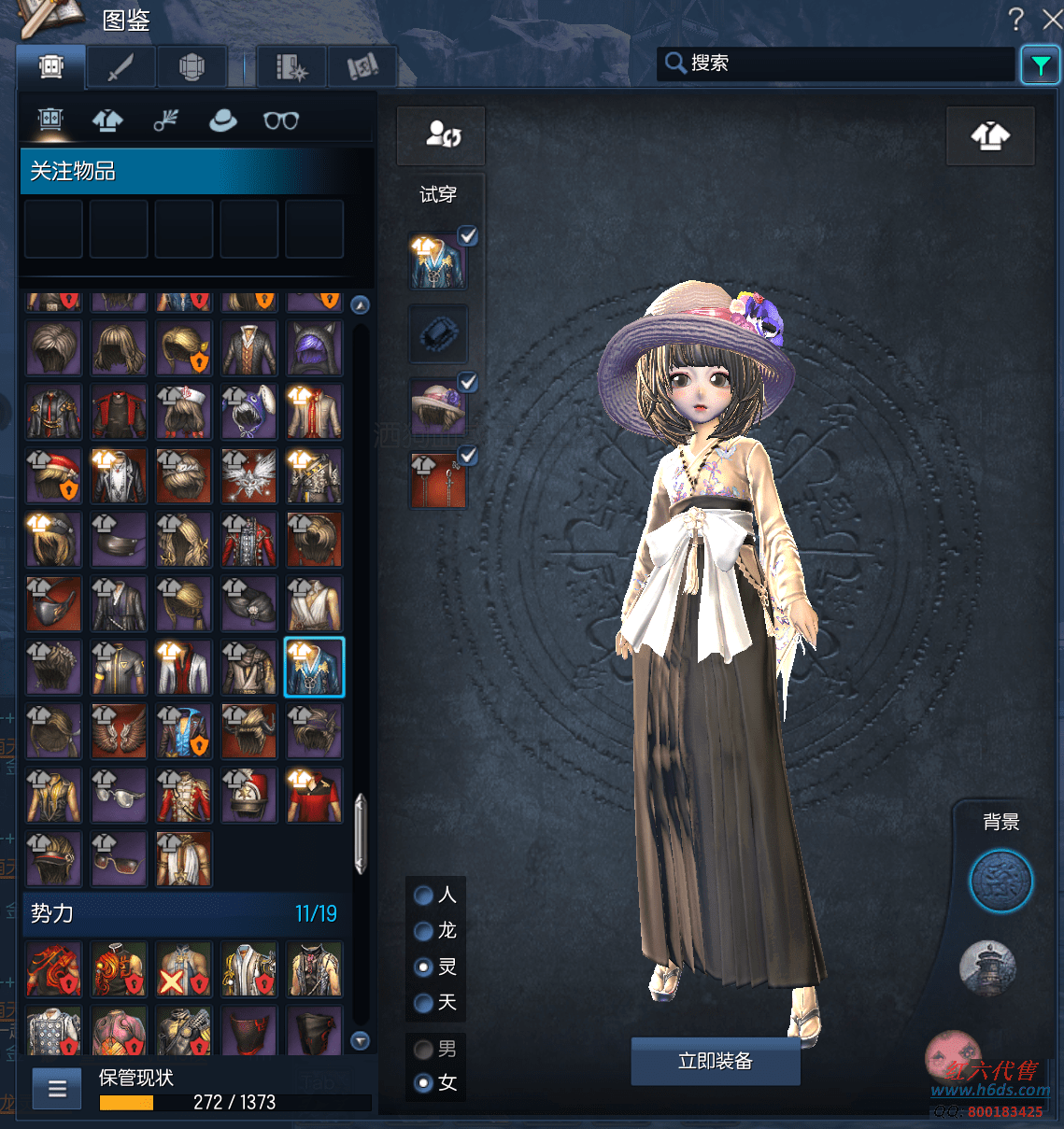
Task: Click the shirt button above the preview
Action: [x=990, y=136]
